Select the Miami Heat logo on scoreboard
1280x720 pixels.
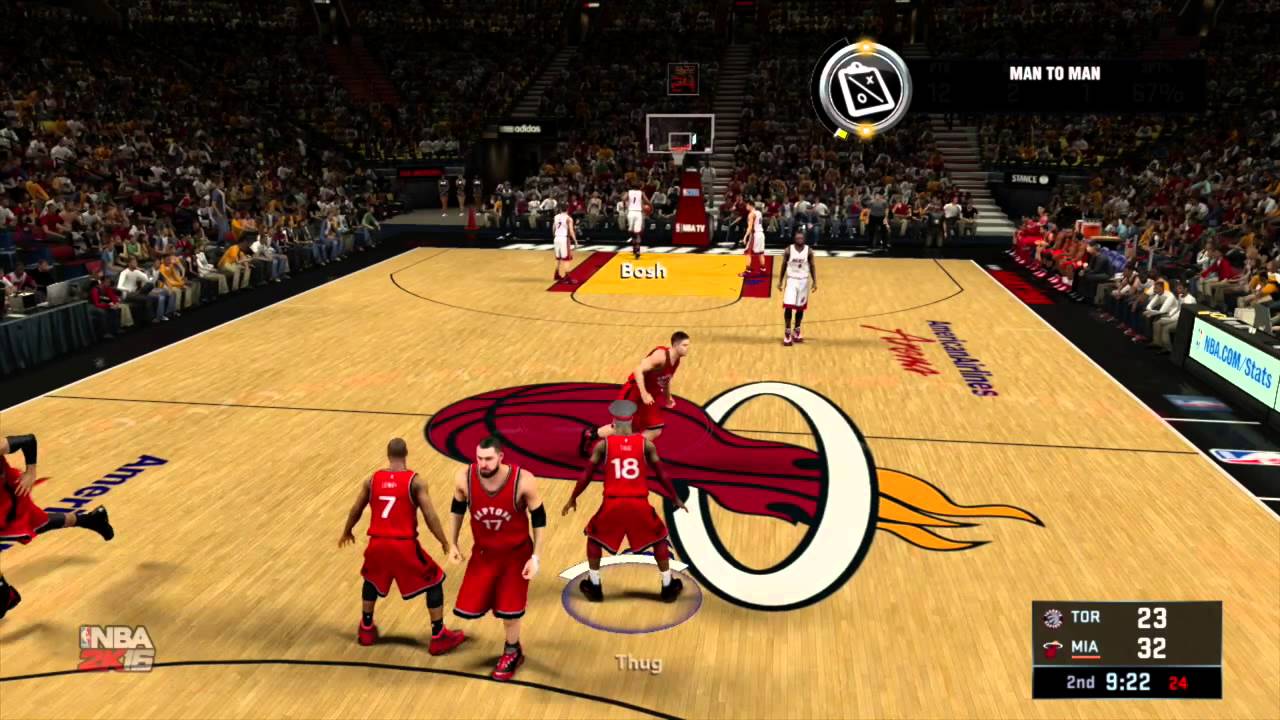point(1052,648)
